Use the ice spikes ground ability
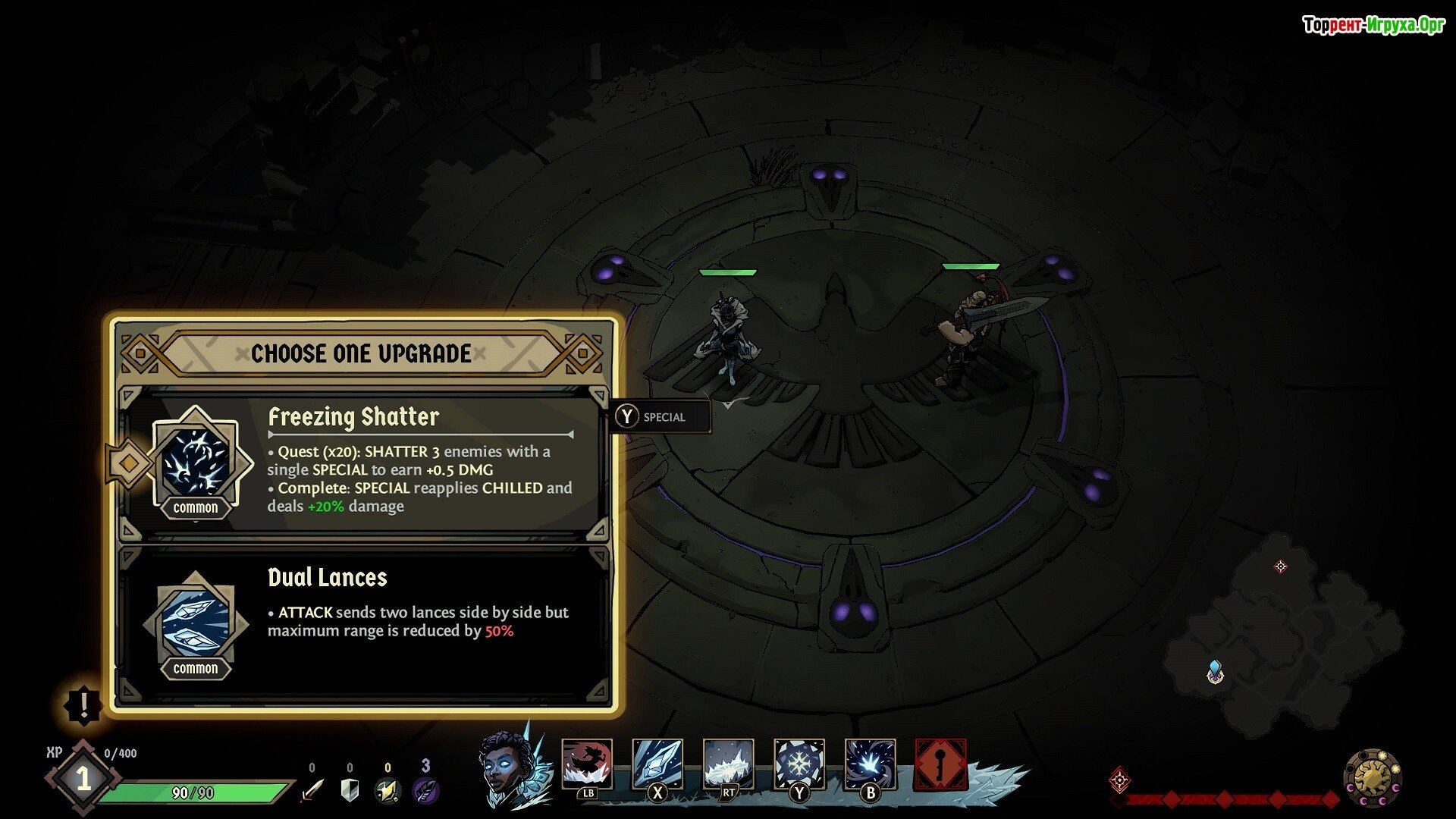The height and width of the screenshot is (819, 1456). (x=728, y=764)
